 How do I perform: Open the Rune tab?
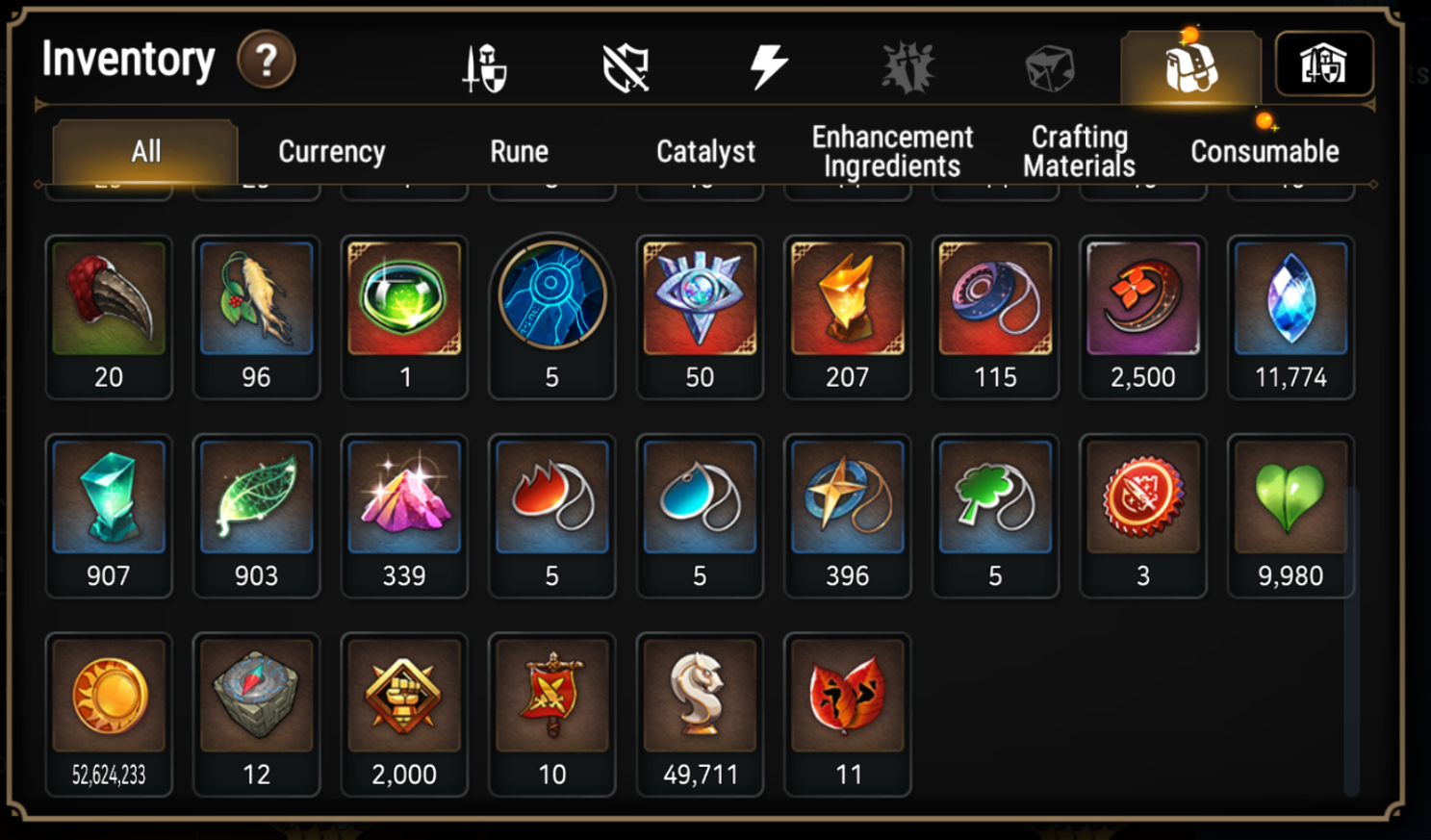519,151
